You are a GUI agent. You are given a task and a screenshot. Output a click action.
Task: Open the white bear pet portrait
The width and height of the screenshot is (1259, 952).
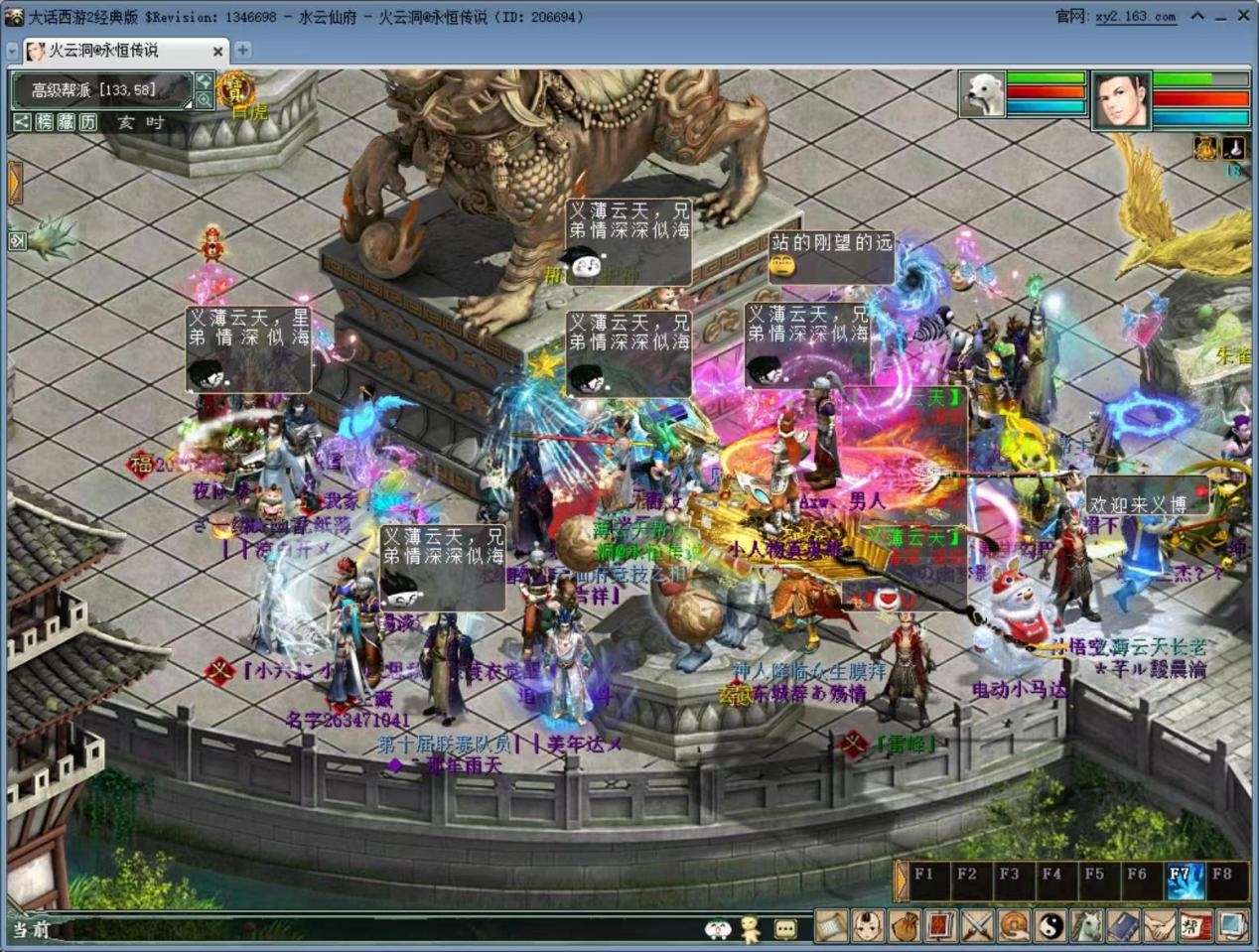982,94
